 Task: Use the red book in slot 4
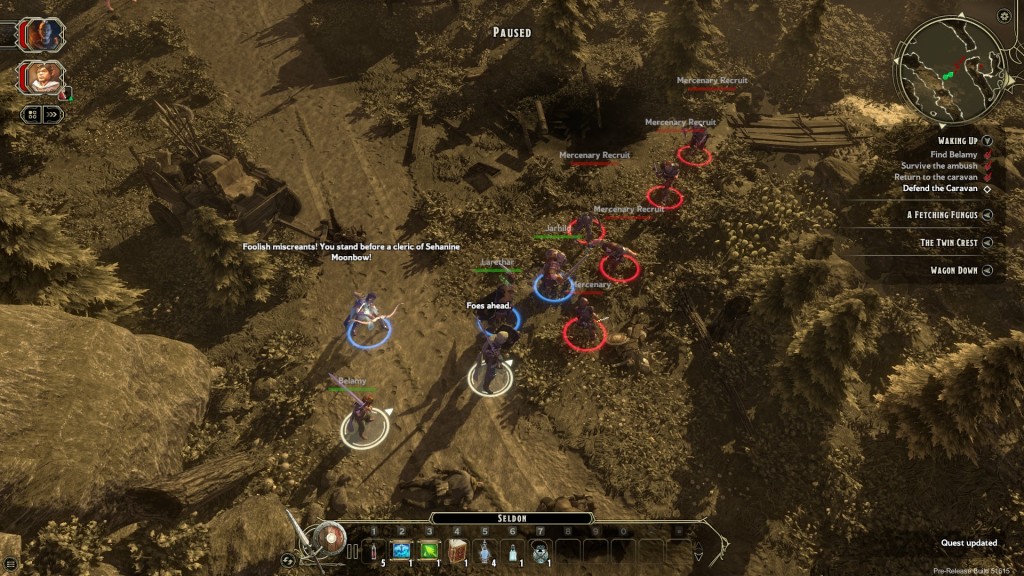click(x=457, y=550)
